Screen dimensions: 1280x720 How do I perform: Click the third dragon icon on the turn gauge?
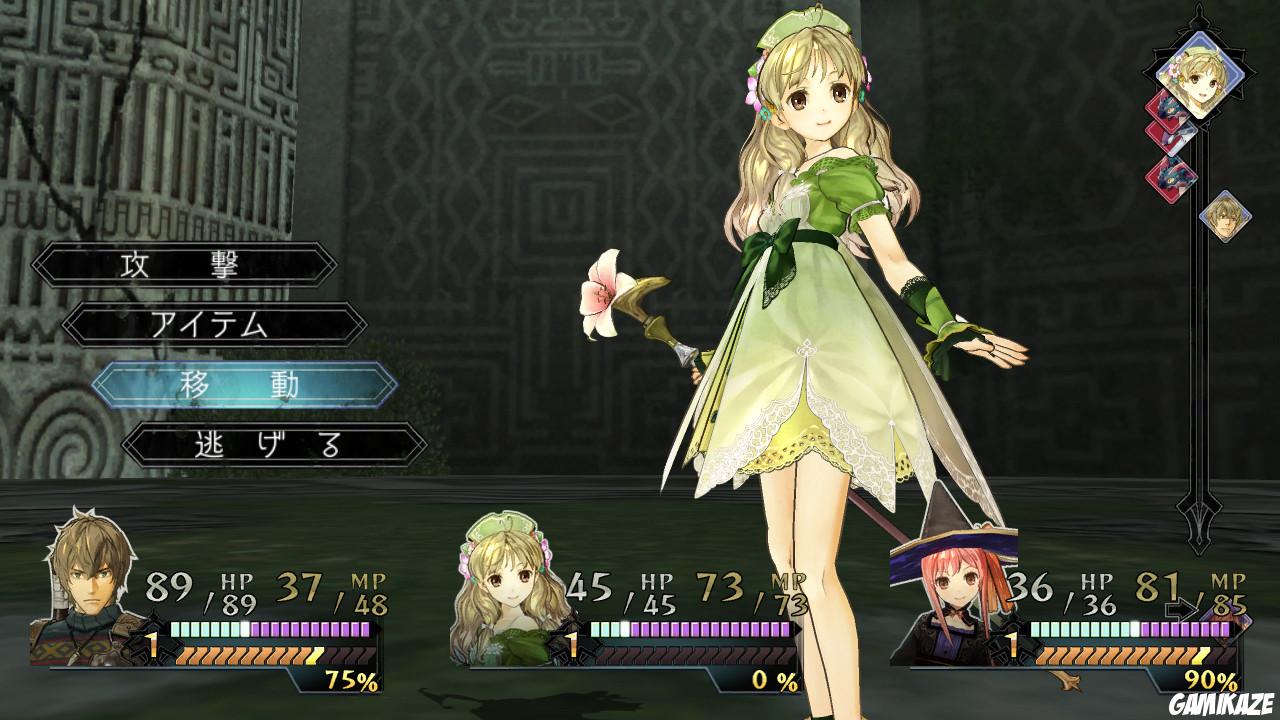point(1172,172)
